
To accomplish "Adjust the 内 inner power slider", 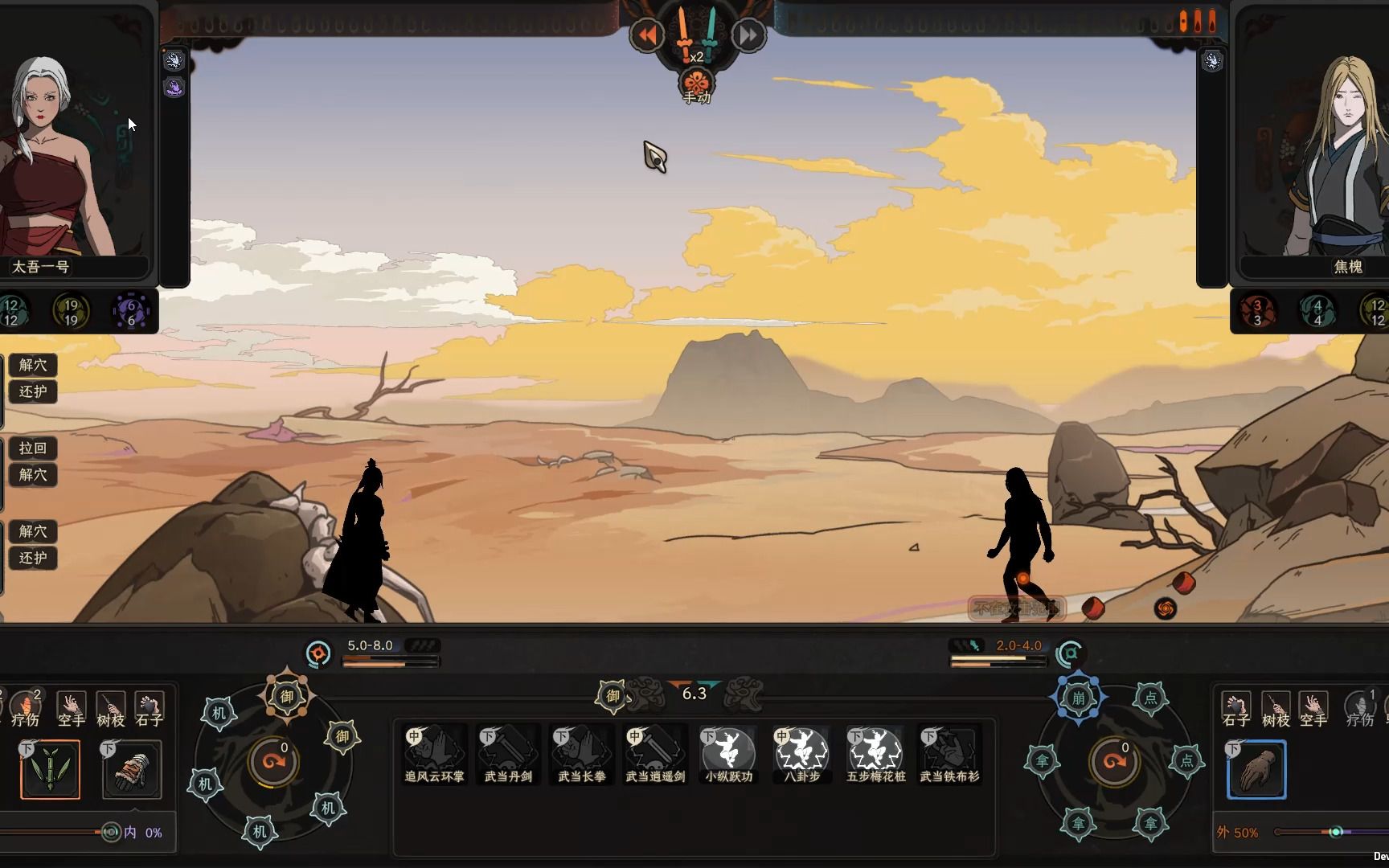I will tap(110, 833).
